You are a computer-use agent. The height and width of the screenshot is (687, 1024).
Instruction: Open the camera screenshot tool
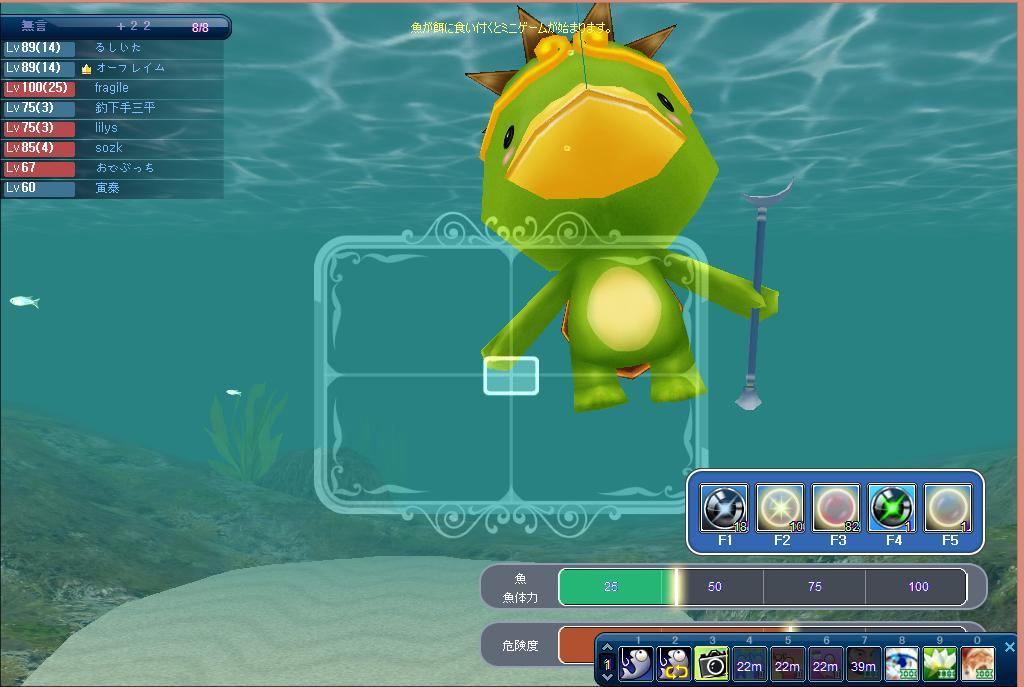(711, 663)
